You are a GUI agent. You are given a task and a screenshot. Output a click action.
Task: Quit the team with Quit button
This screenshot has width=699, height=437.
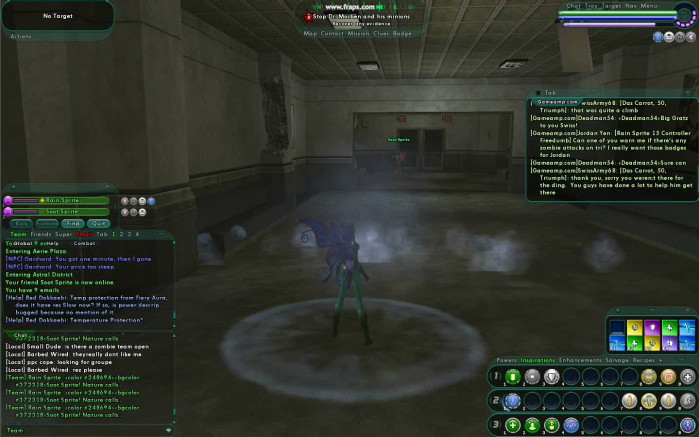(97, 223)
